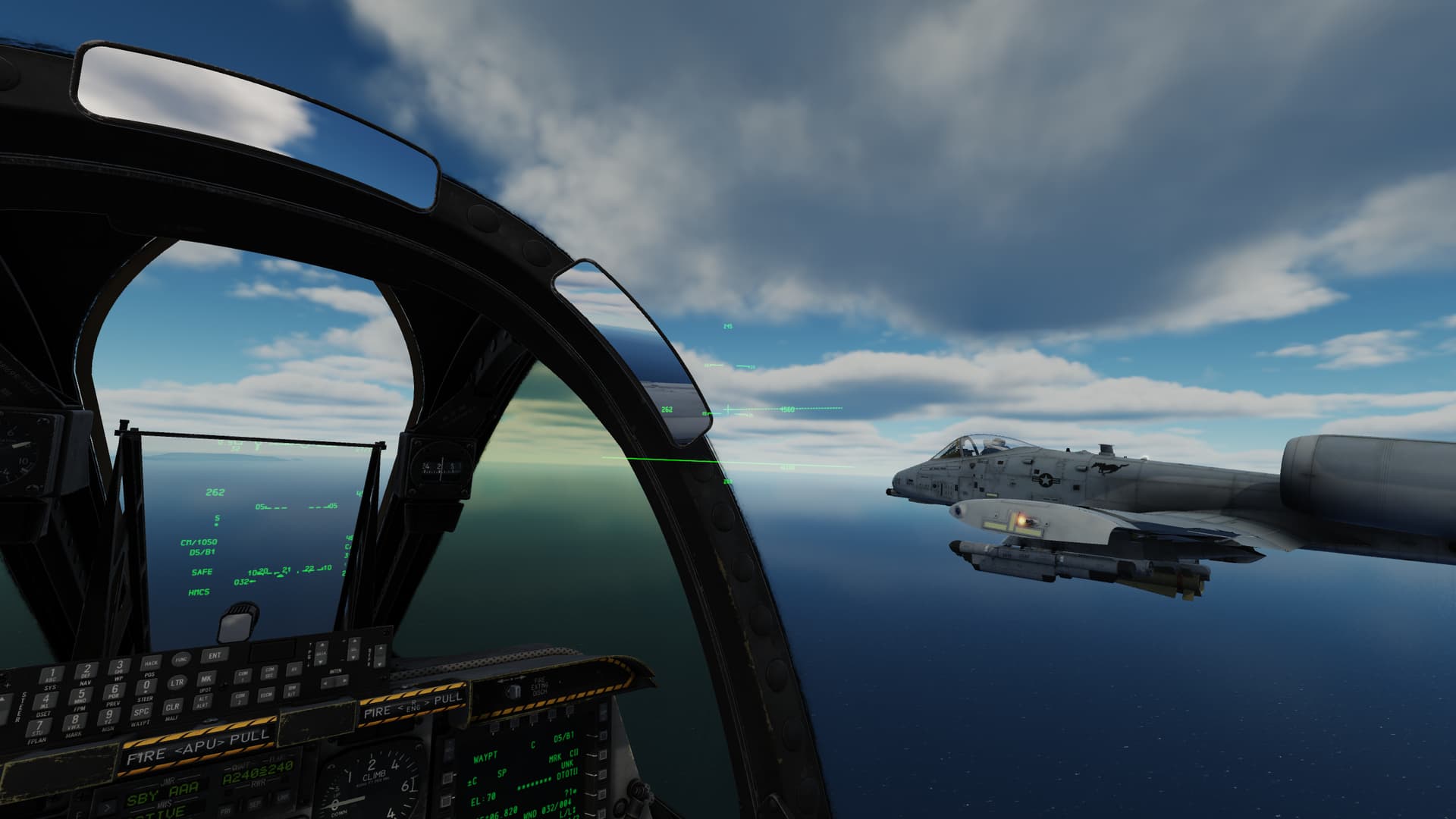Select the LTR key on the UFC
Screen dimensions: 1456x819
[177, 682]
